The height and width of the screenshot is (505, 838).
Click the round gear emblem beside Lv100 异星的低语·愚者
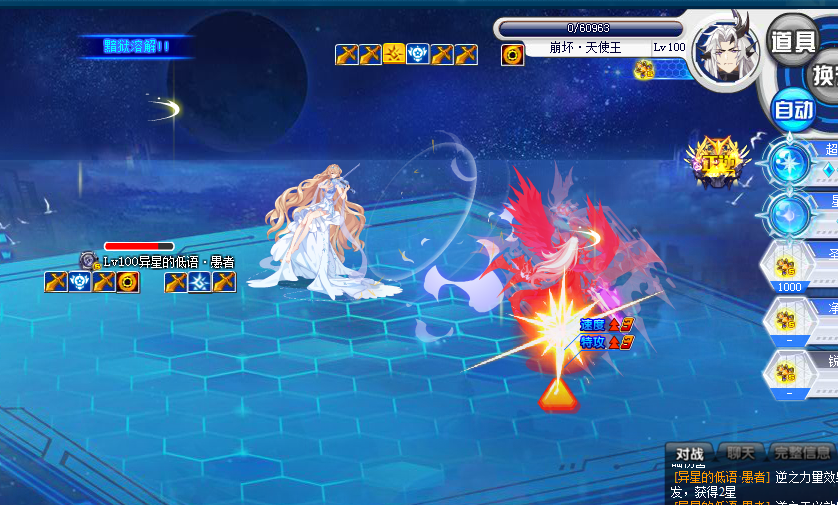click(x=89, y=262)
